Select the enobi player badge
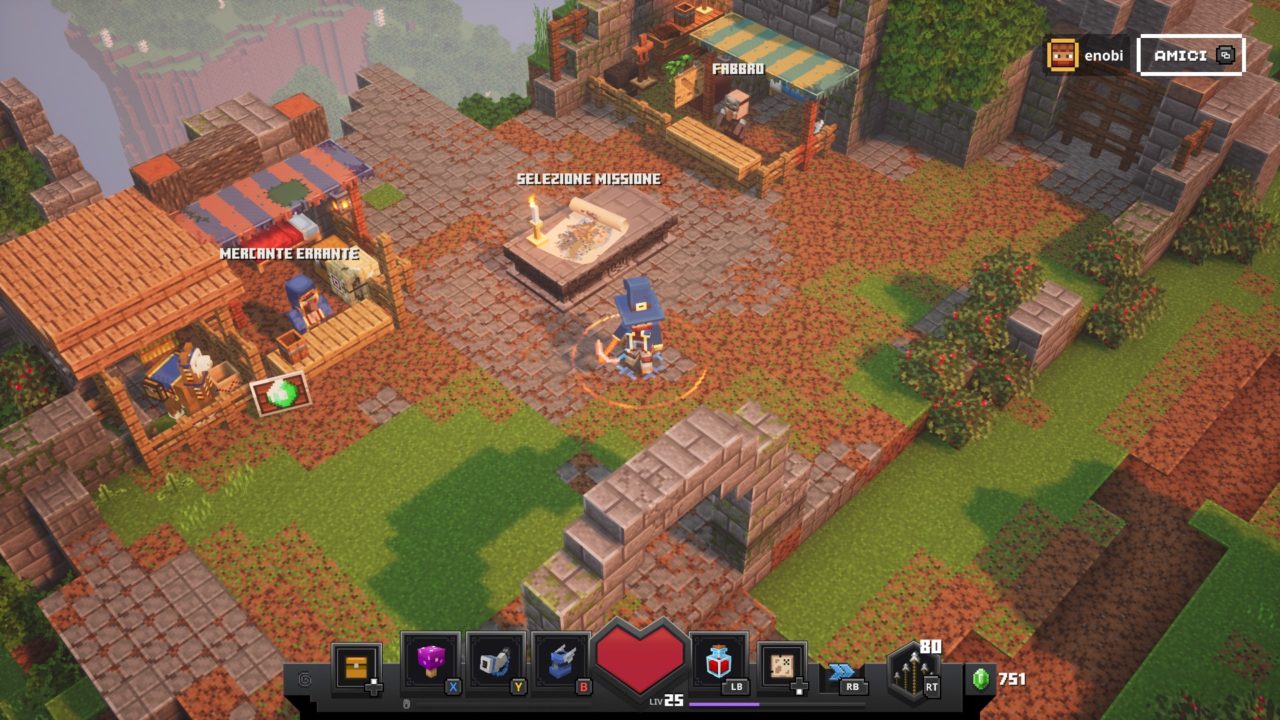Image resolution: width=1280 pixels, height=720 pixels. (x=1085, y=56)
